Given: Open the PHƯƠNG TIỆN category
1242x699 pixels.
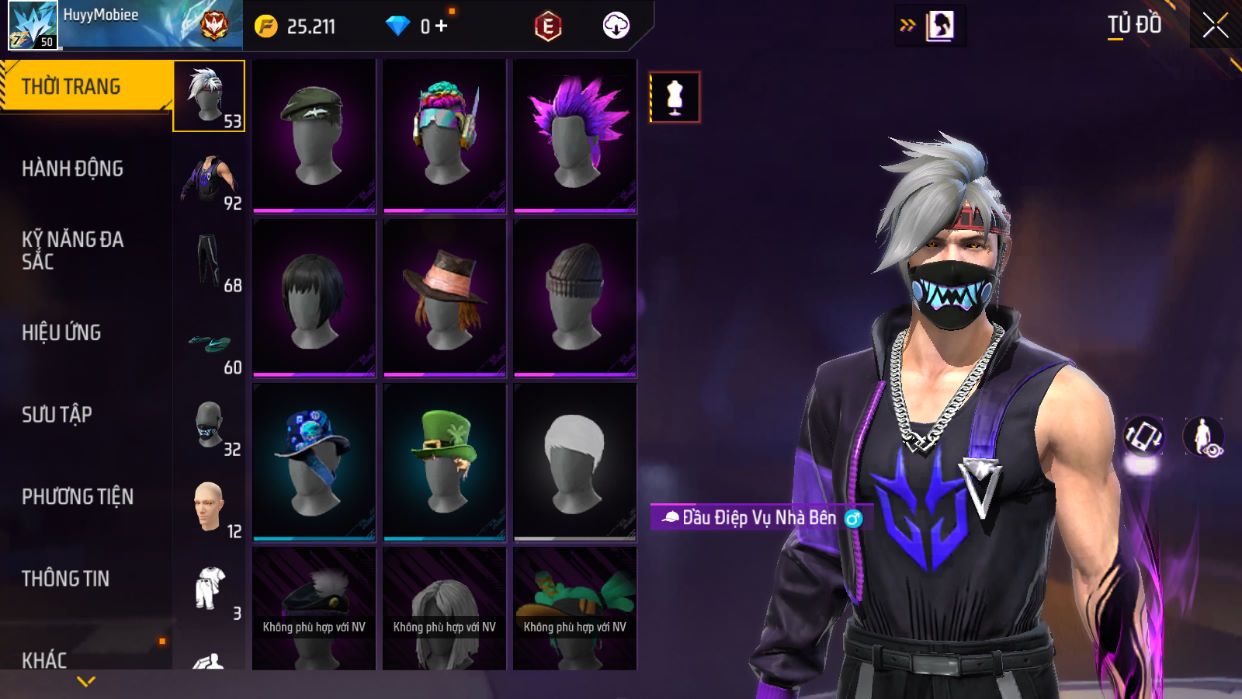Looking at the screenshot, I should pyautogui.click(x=78, y=497).
